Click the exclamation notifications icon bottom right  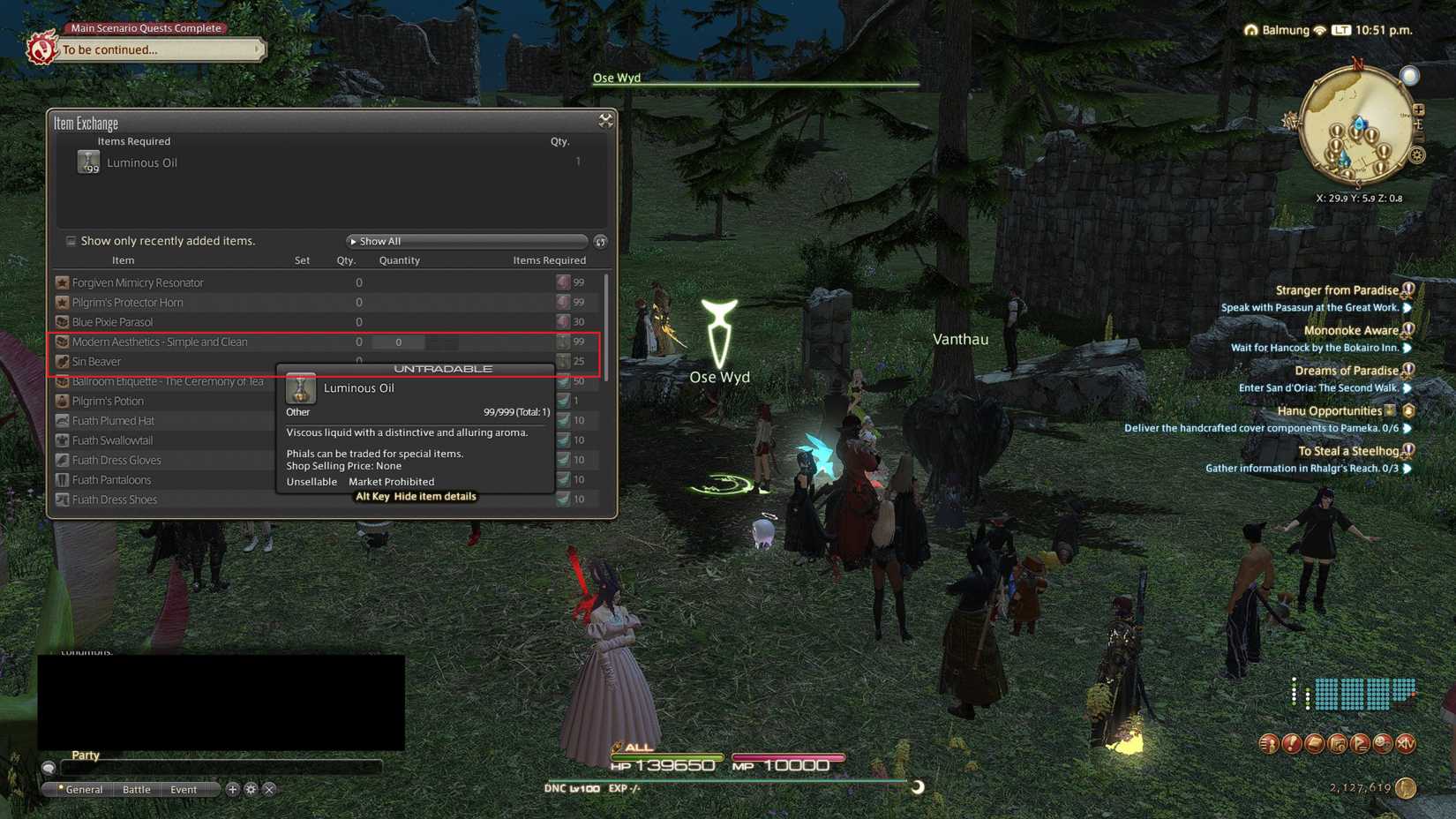point(1293,744)
